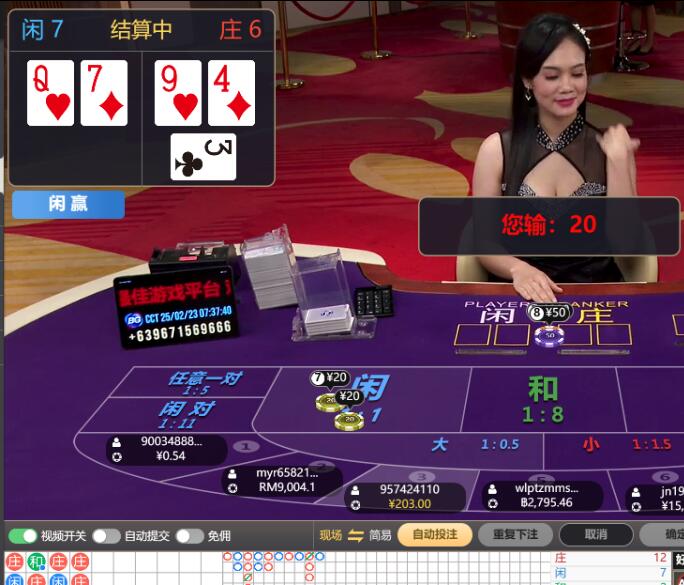Cancel the bet with the 取消 button
Viewport: 684px width, 585px height.
[x=596, y=535]
